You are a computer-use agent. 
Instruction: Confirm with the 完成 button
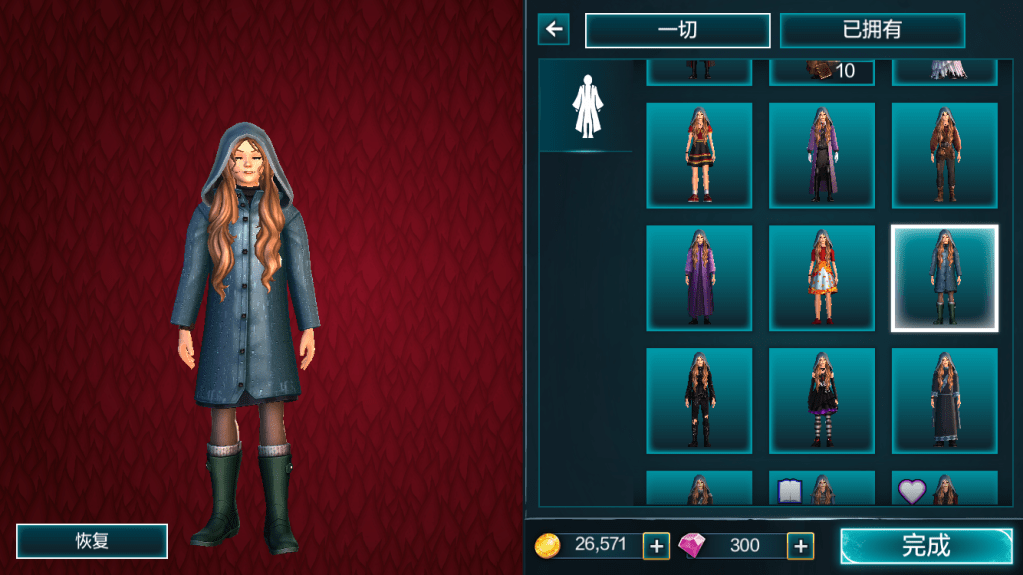tap(925, 545)
